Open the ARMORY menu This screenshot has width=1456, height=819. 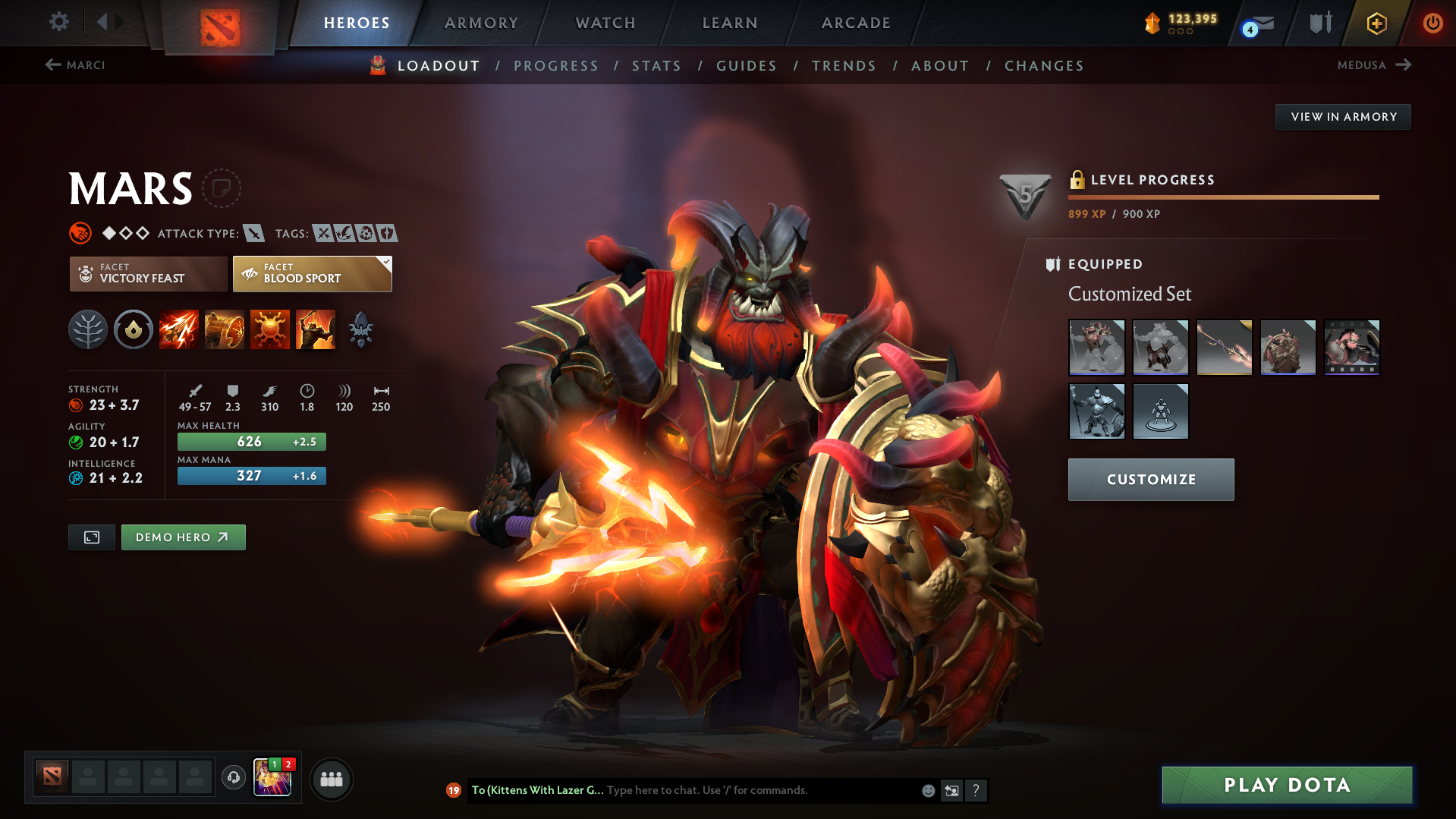click(x=481, y=23)
